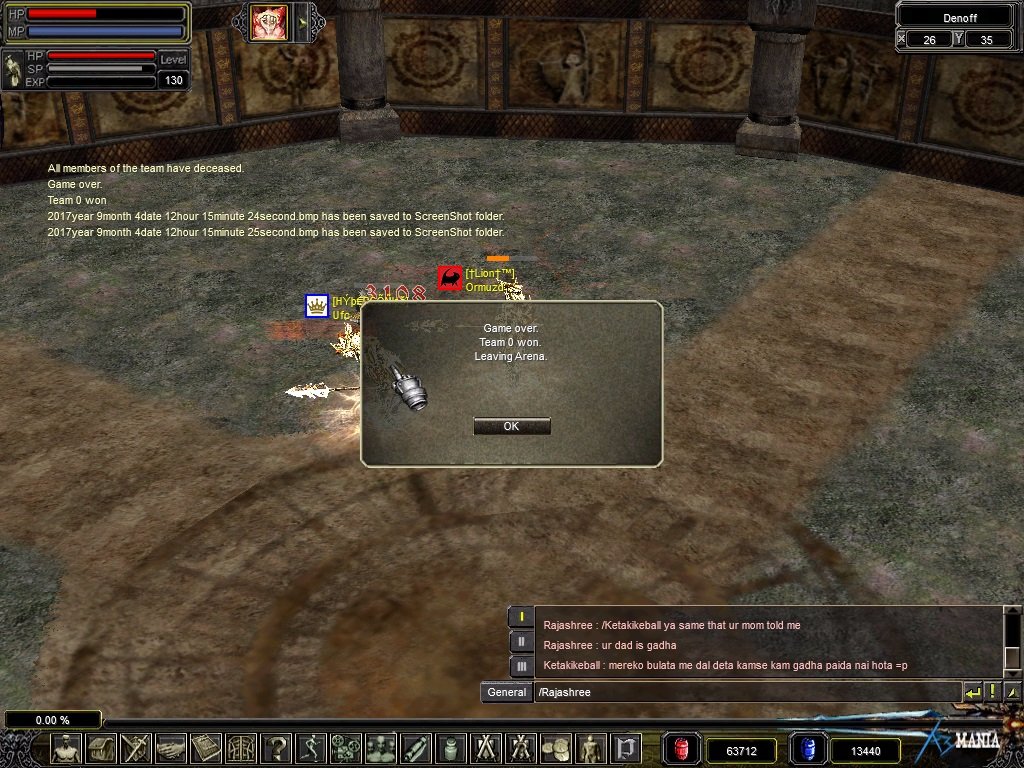
Task: Open the General chat channel selector
Action: 507,692
